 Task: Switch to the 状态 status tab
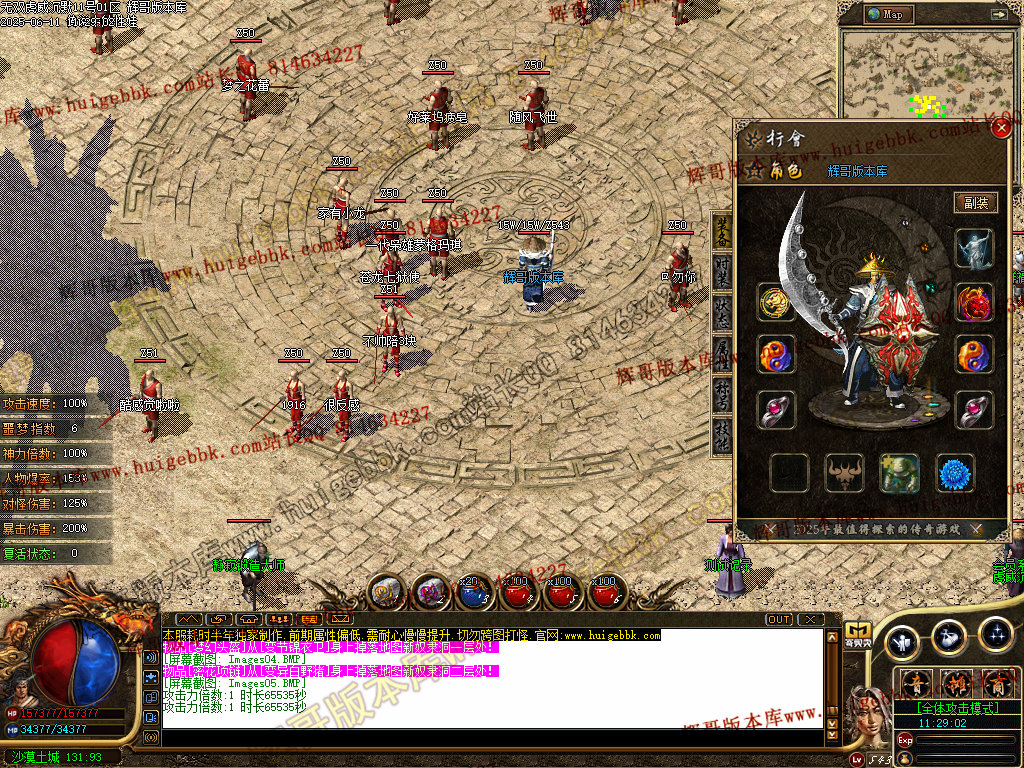(x=721, y=309)
